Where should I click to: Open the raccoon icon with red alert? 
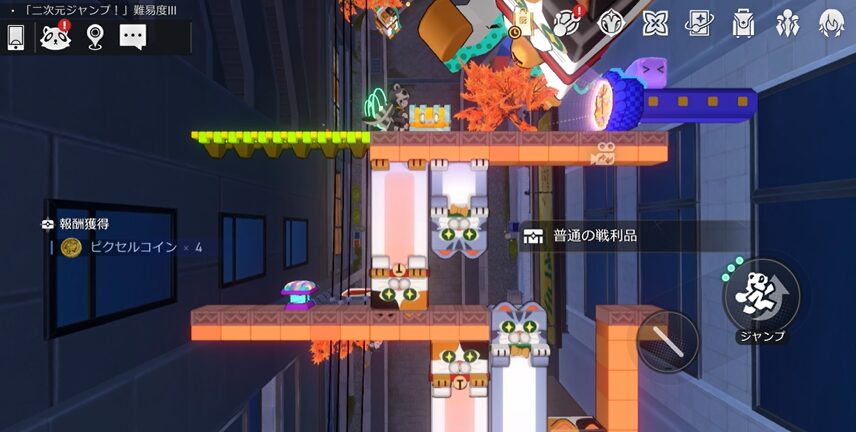55,37
